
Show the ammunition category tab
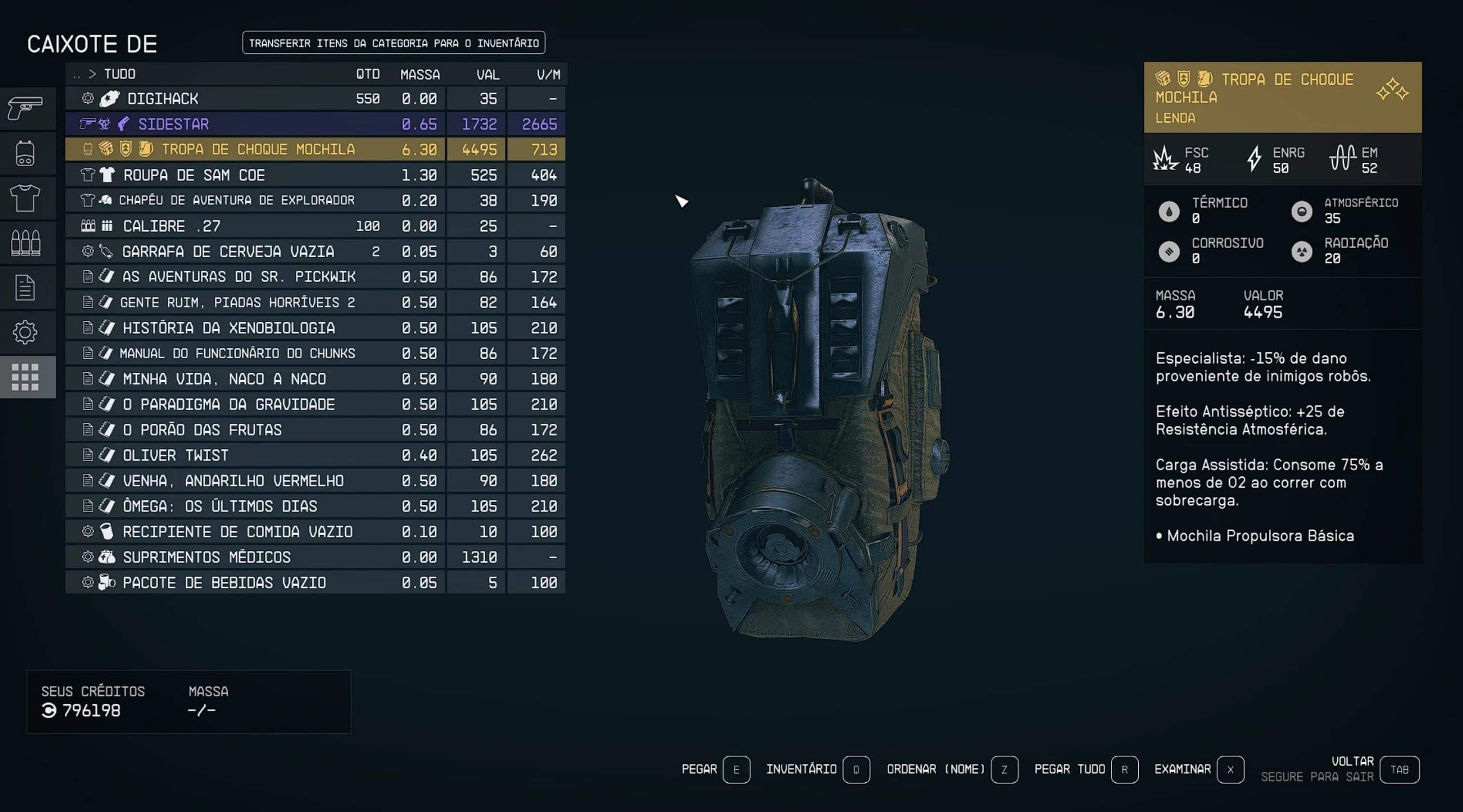coord(26,243)
